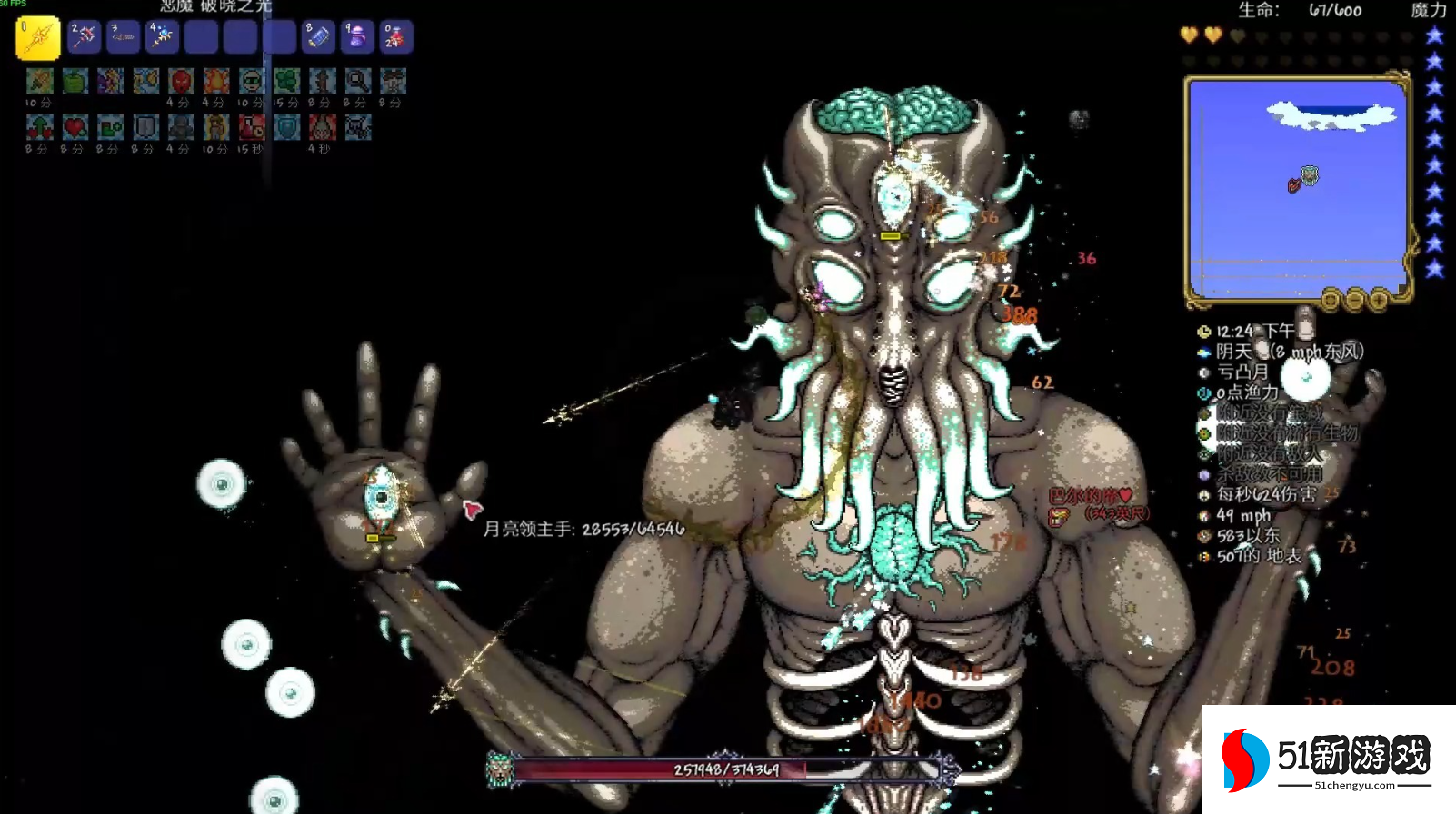
Task: Open the minimap view
Action: [x=1298, y=188]
